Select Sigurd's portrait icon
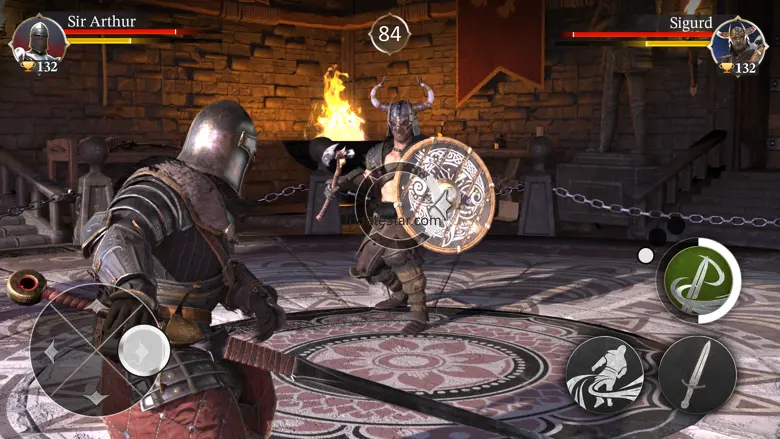Viewport: 780px width, 439px height. pyautogui.click(x=738, y=41)
